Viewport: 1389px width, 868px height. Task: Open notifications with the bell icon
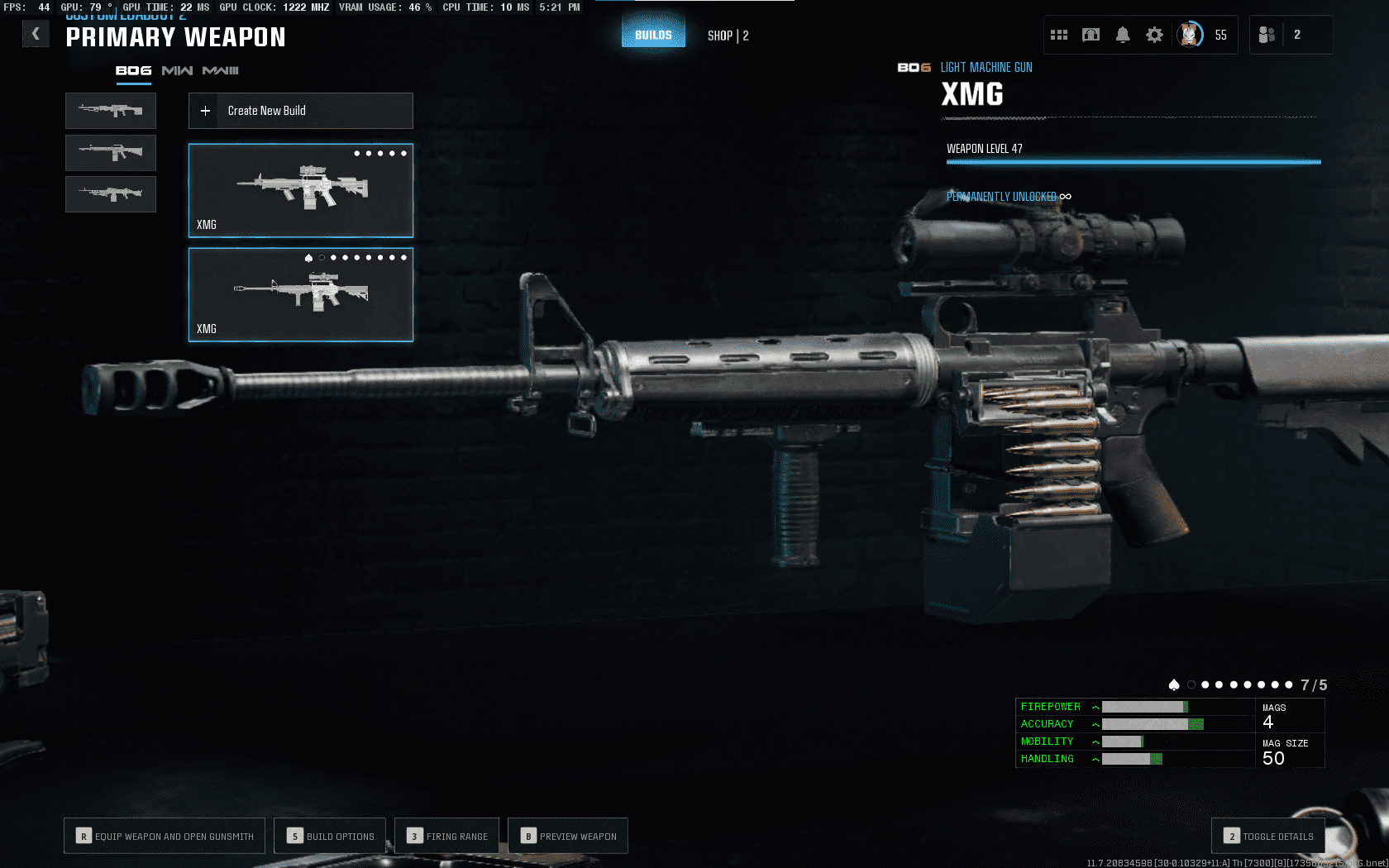[x=1123, y=35]
